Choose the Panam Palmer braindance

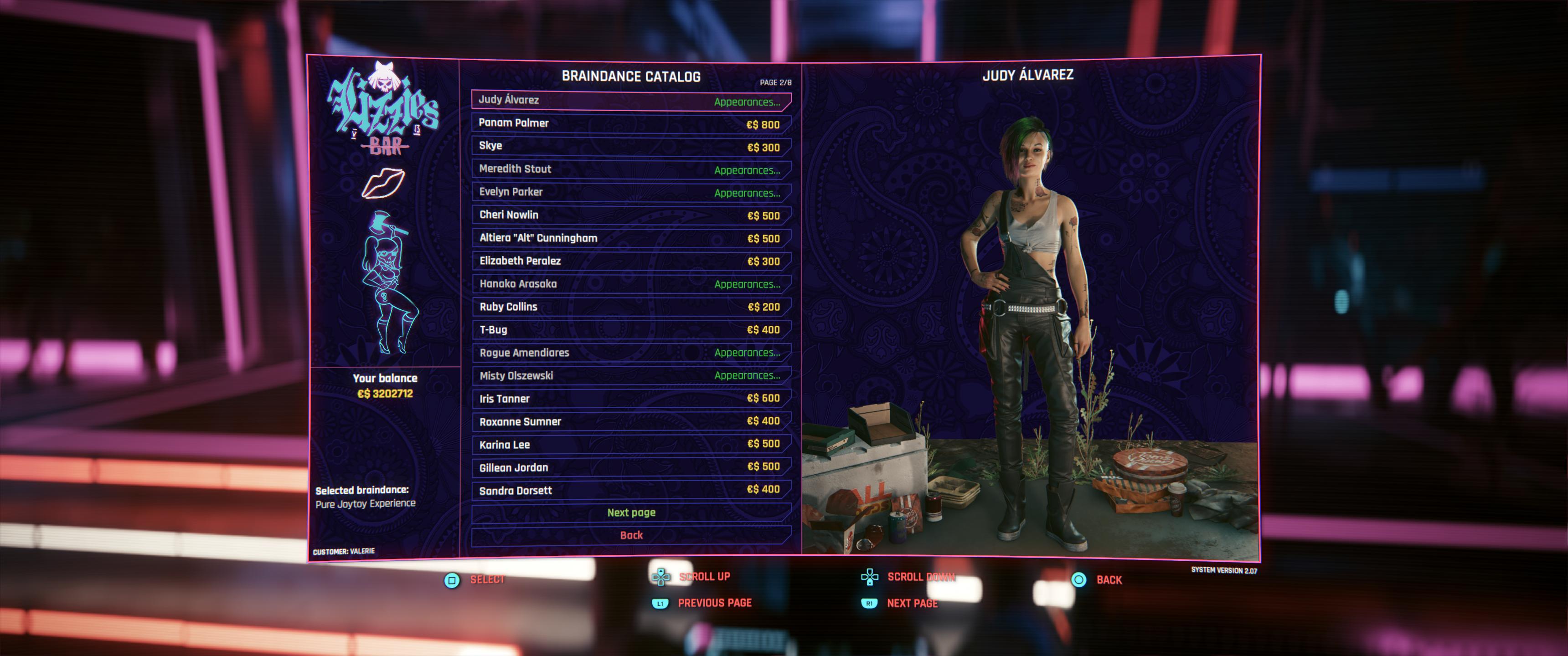coord(630,123)
